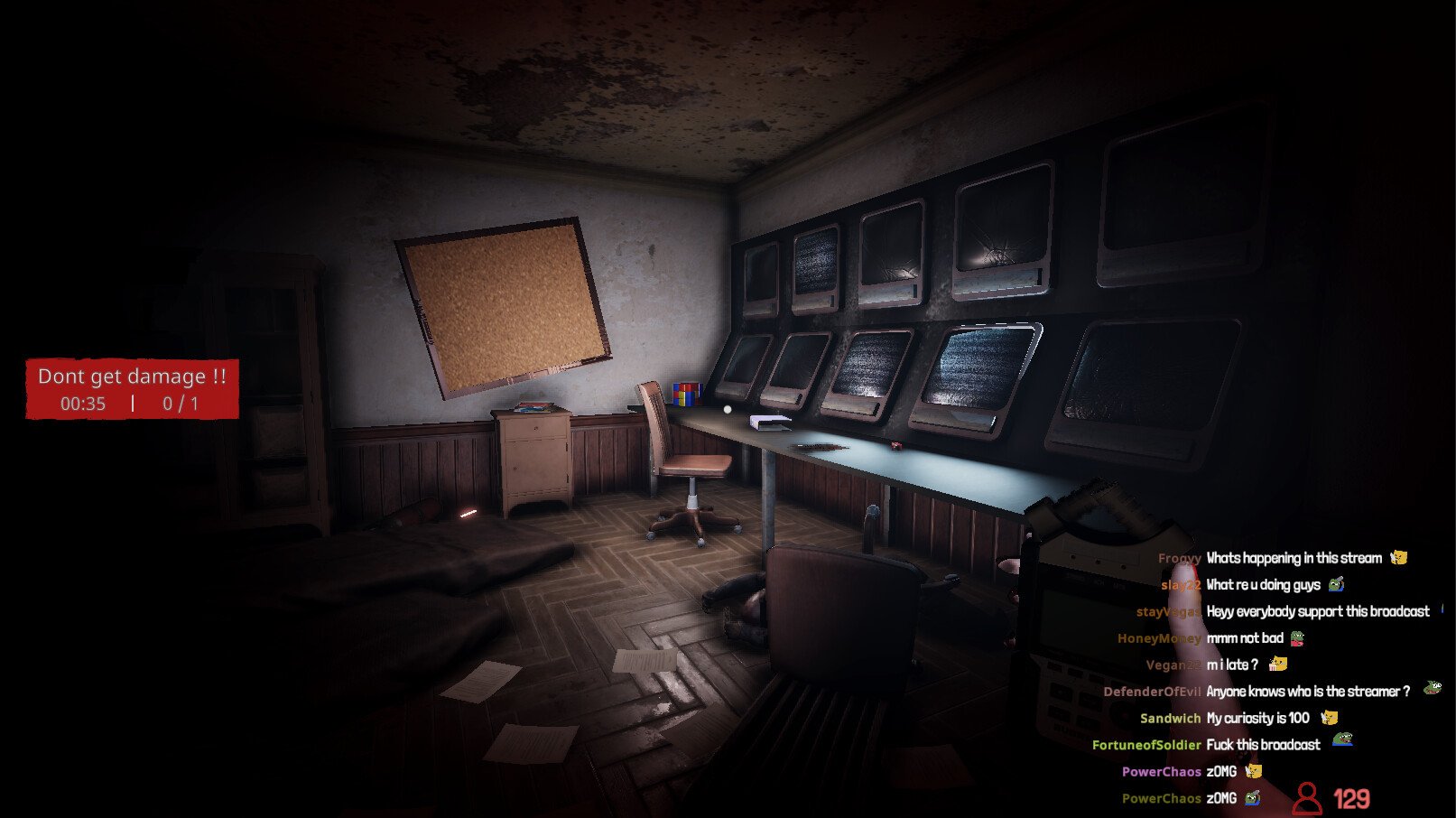Select Sandwich's "My curiosity is 100" message
This screenshot has height=818, width=1456.
click(1257, 718)
